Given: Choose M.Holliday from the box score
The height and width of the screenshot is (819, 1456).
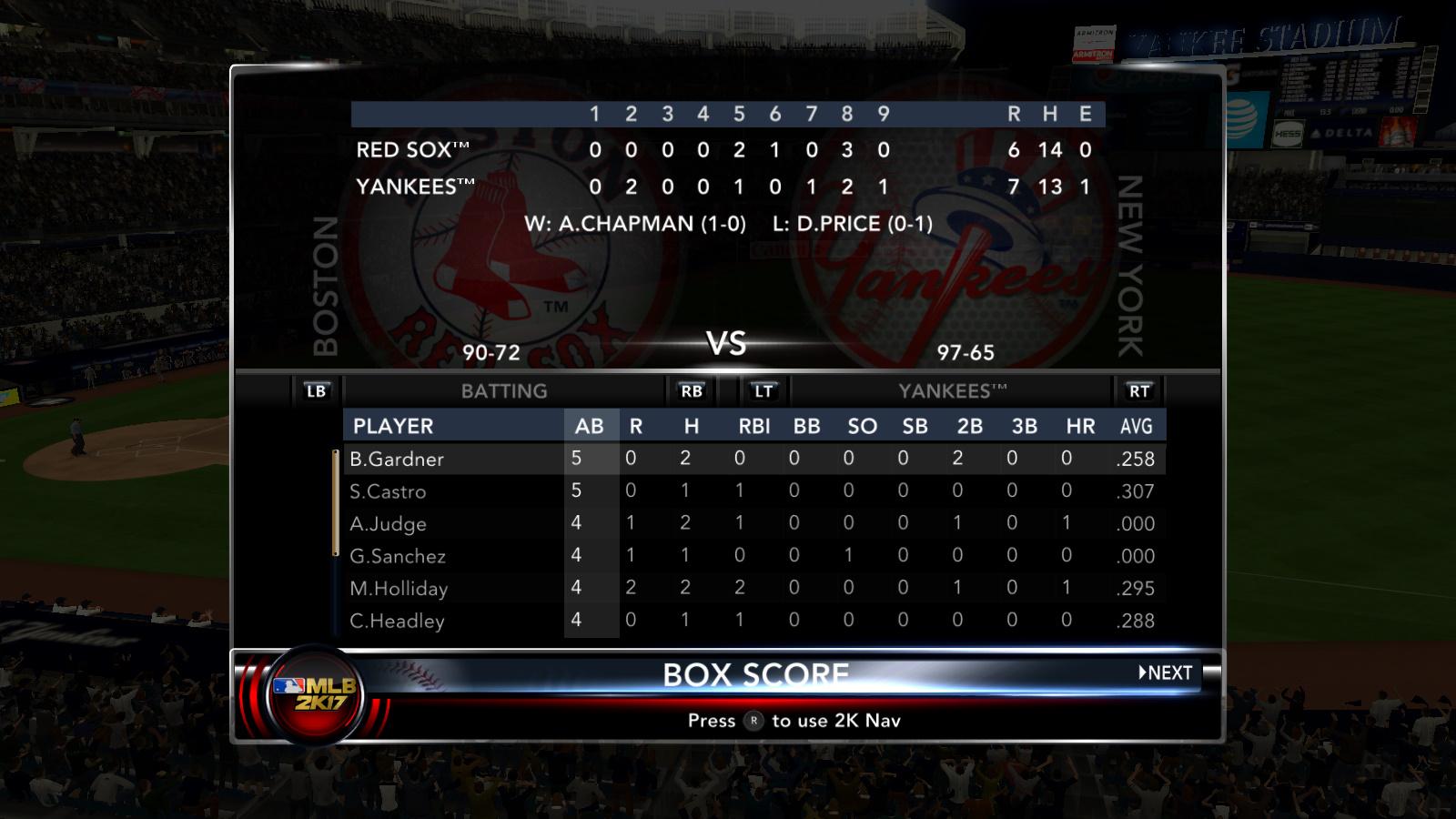Looking at the screenshot, I should point(399,588).
